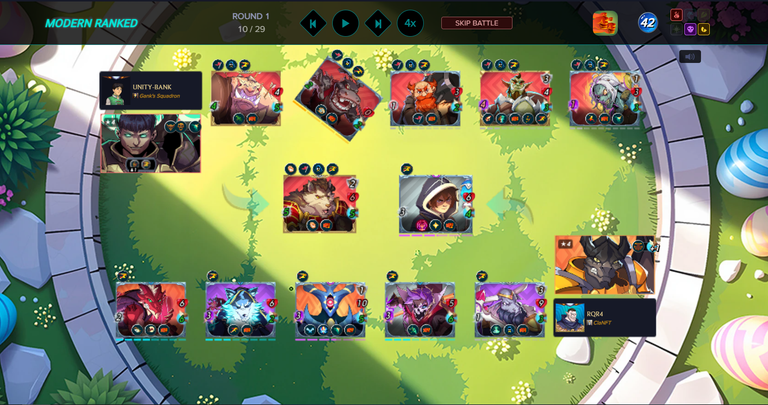Select the bear warrior front-line card

(320, 204)
